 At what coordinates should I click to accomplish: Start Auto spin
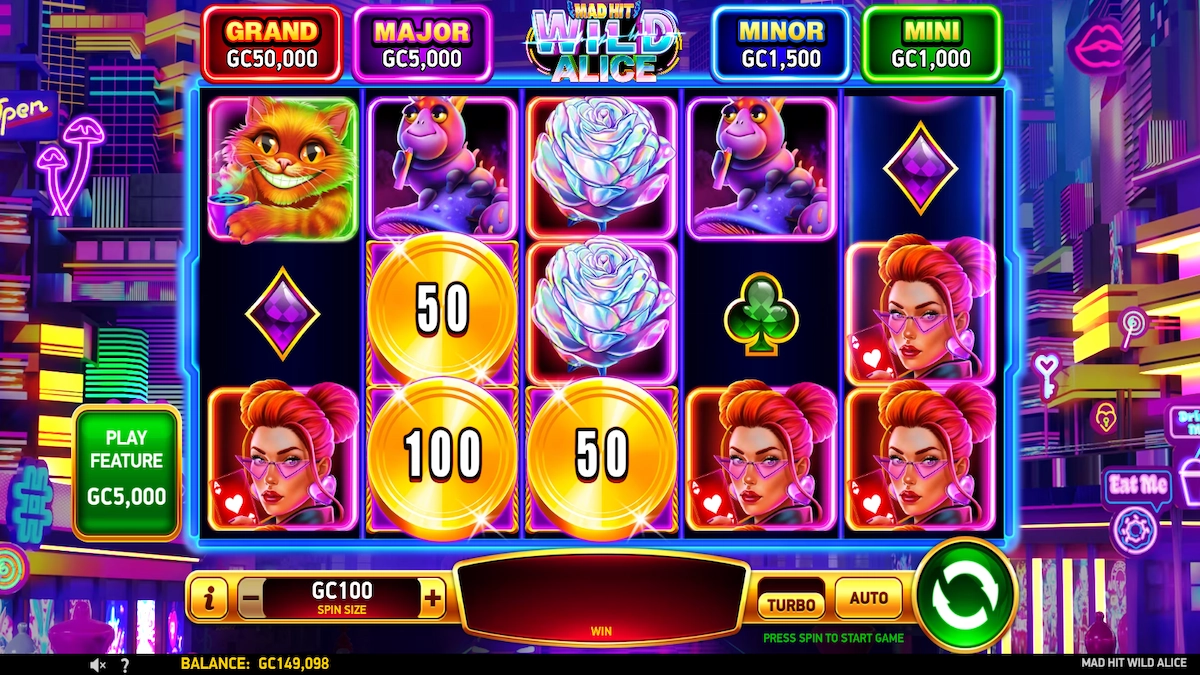[868, 599]
